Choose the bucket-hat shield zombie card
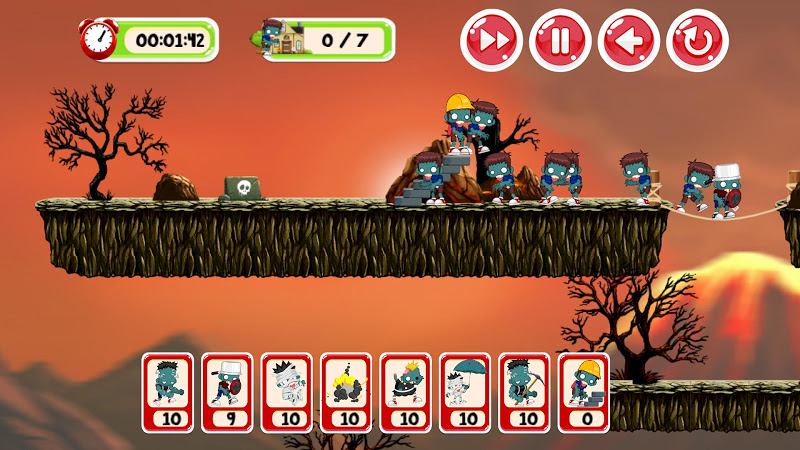800x450 pixels. [227, 392]
